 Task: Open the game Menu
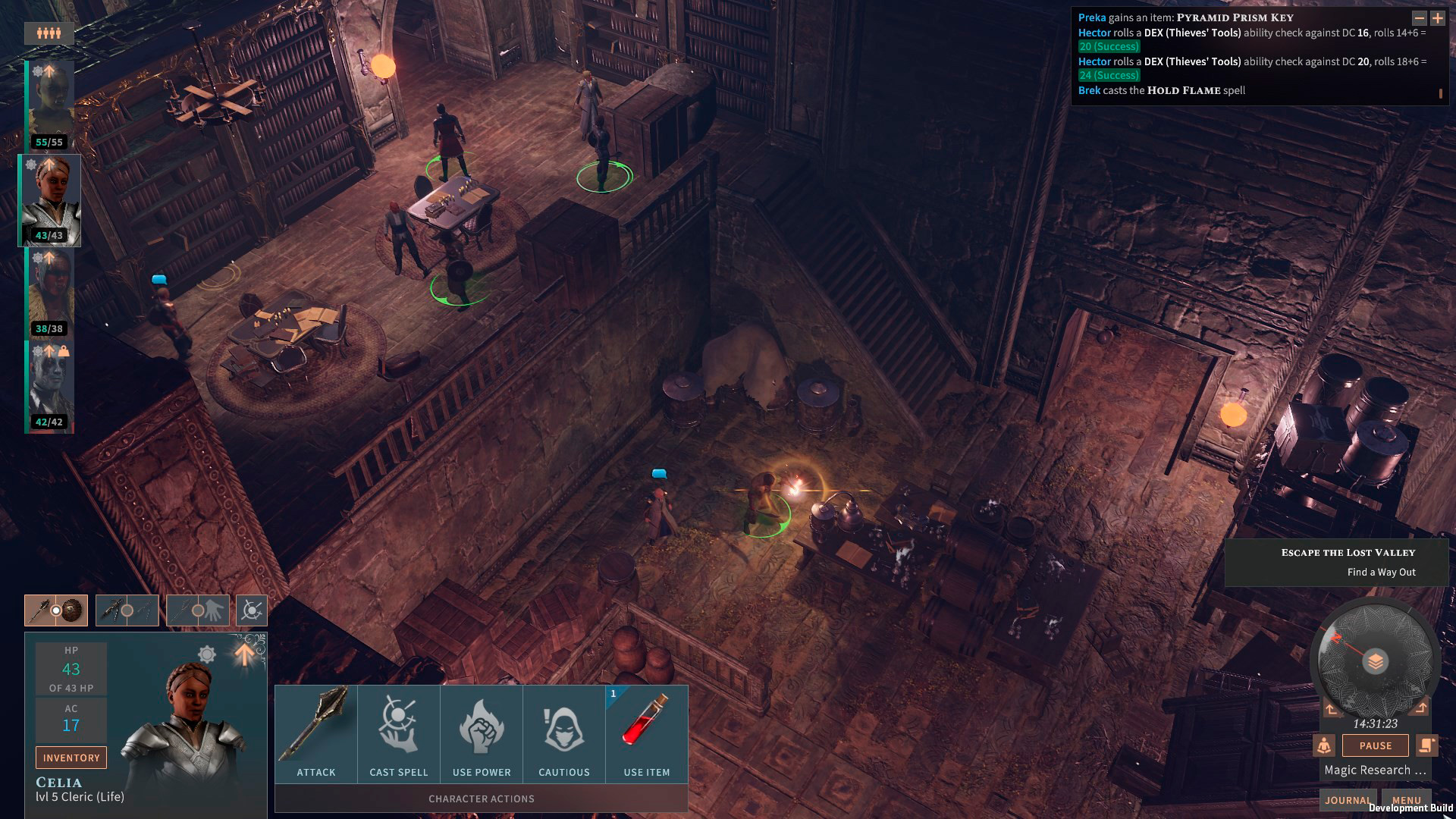pyautogui.click(x=1406, y=800)
